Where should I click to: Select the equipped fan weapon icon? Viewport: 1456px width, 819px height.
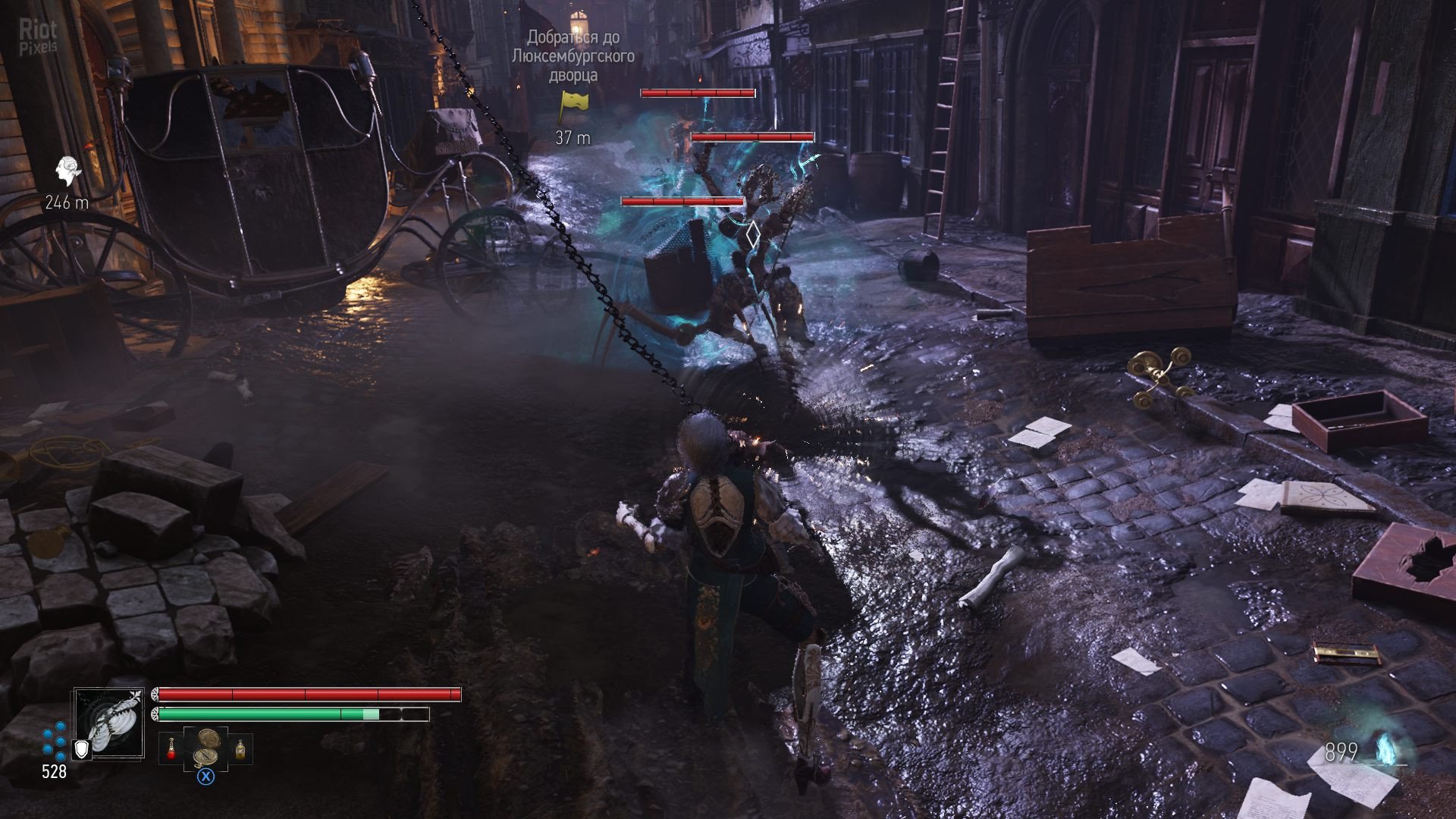click(109, 723)
